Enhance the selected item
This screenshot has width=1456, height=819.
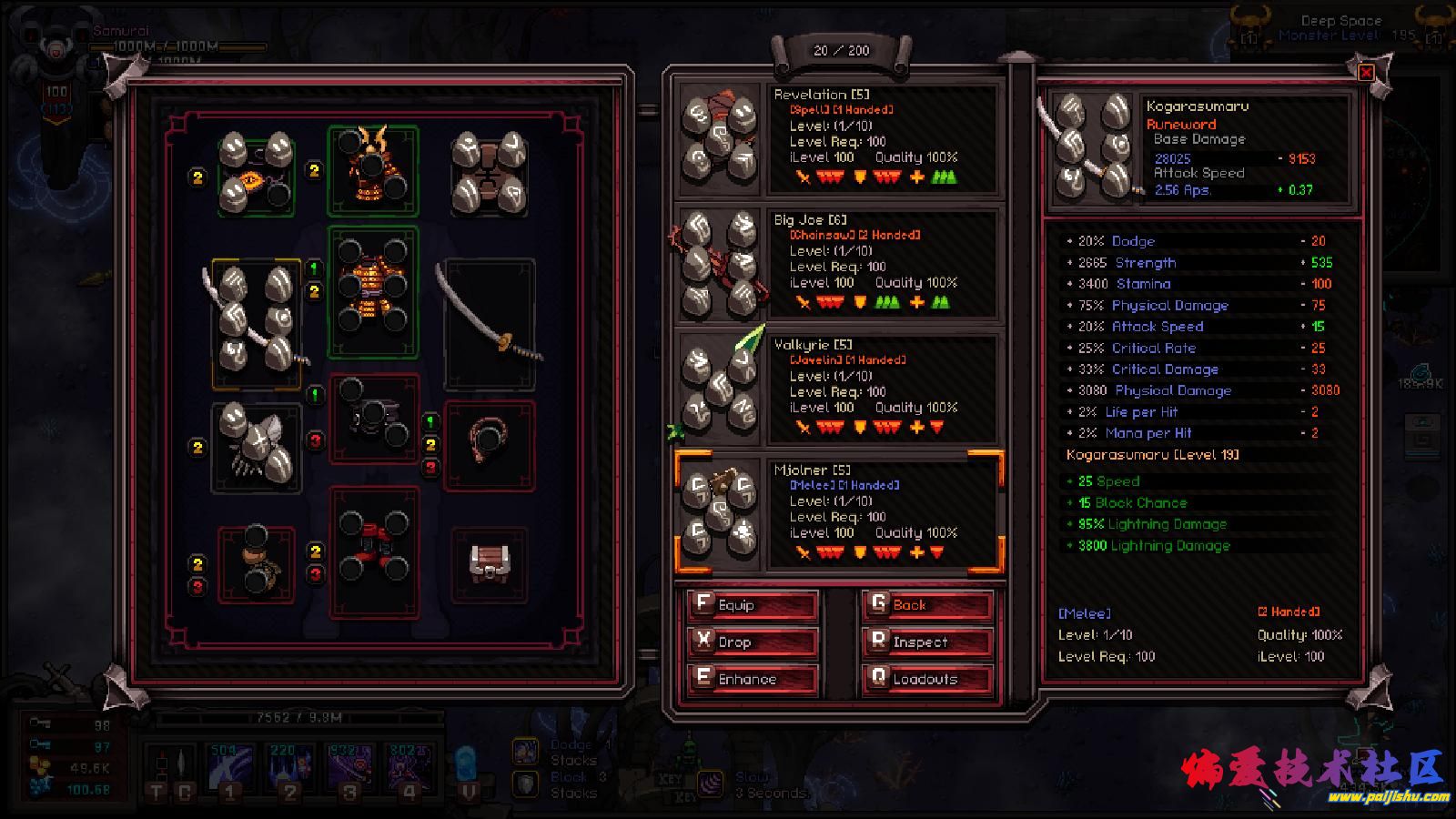click(752, 679)
